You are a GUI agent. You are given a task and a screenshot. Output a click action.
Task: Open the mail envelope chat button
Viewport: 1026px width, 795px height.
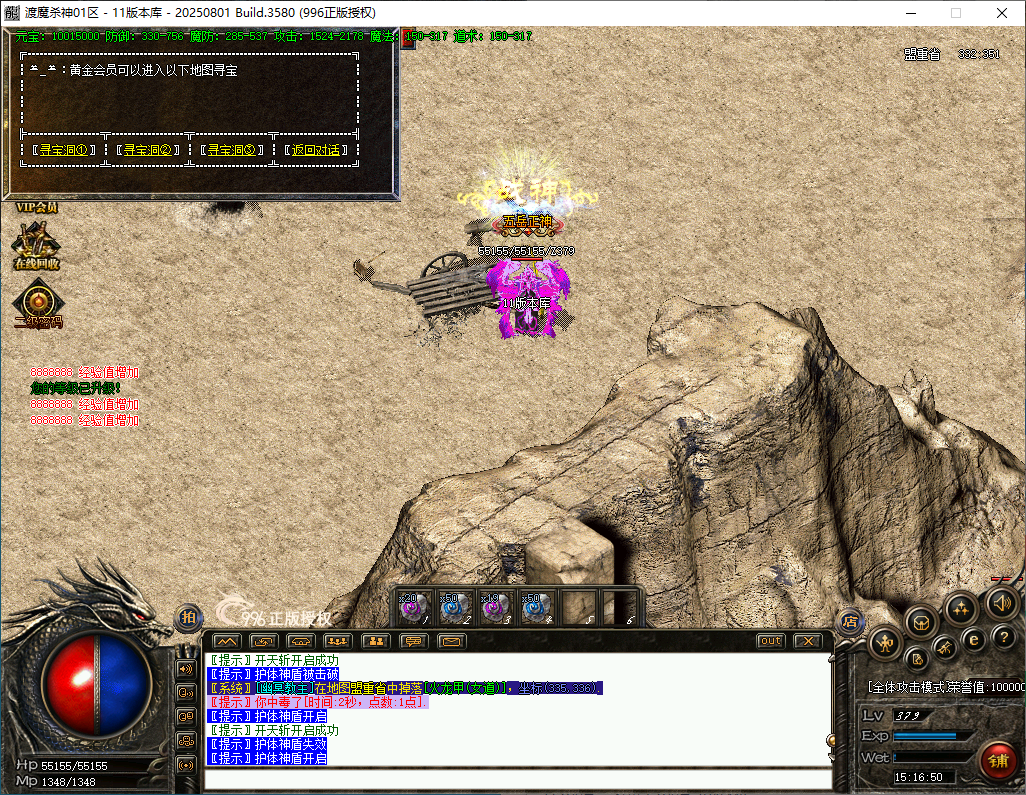452,641
